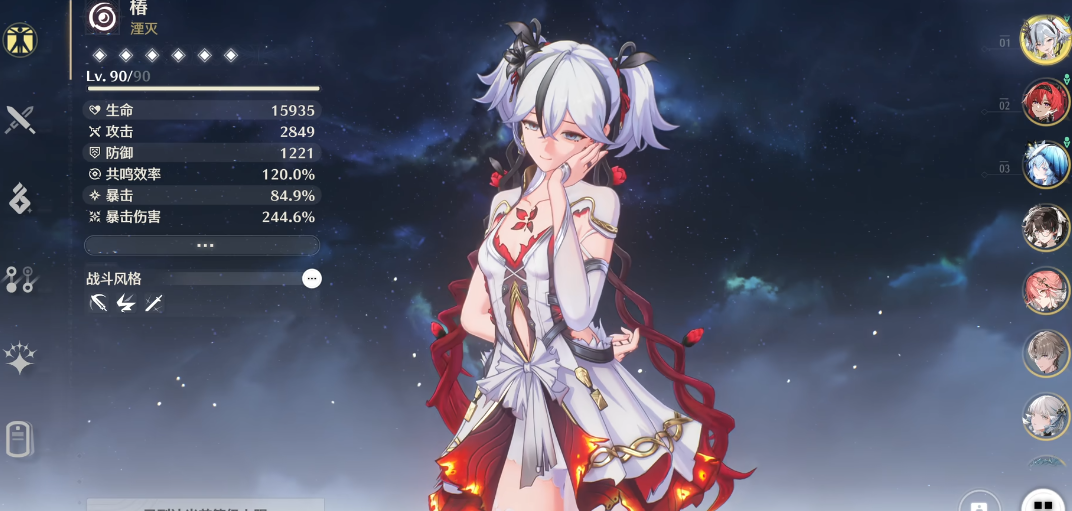Open the attributes tab with the human figure icon
The image size is (1072, 511).
(20, 40)
